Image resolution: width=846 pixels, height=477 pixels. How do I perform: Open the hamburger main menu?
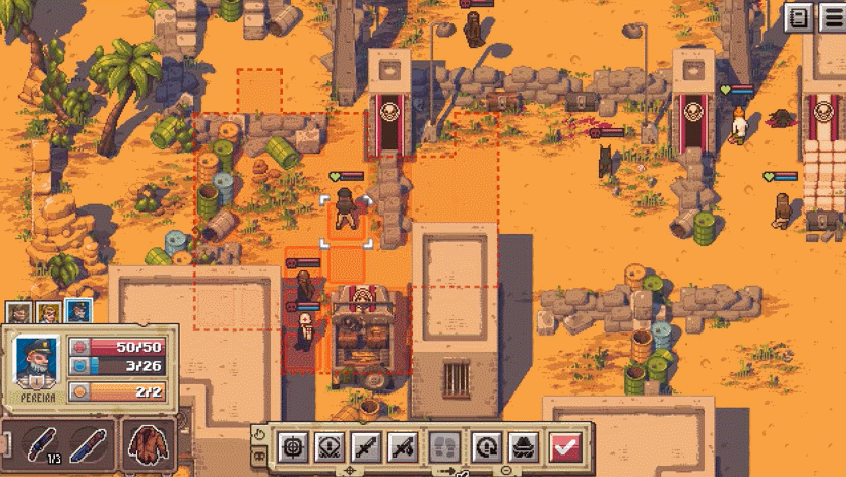point(832,17)
